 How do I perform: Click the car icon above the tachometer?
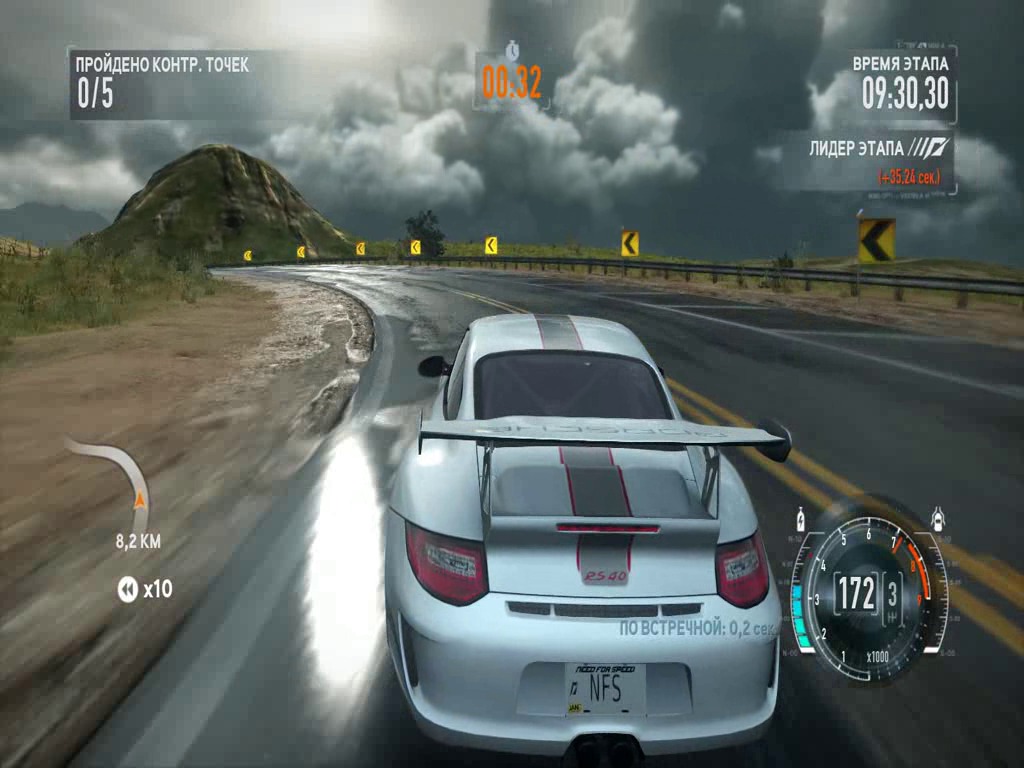(x=938, y=519)
